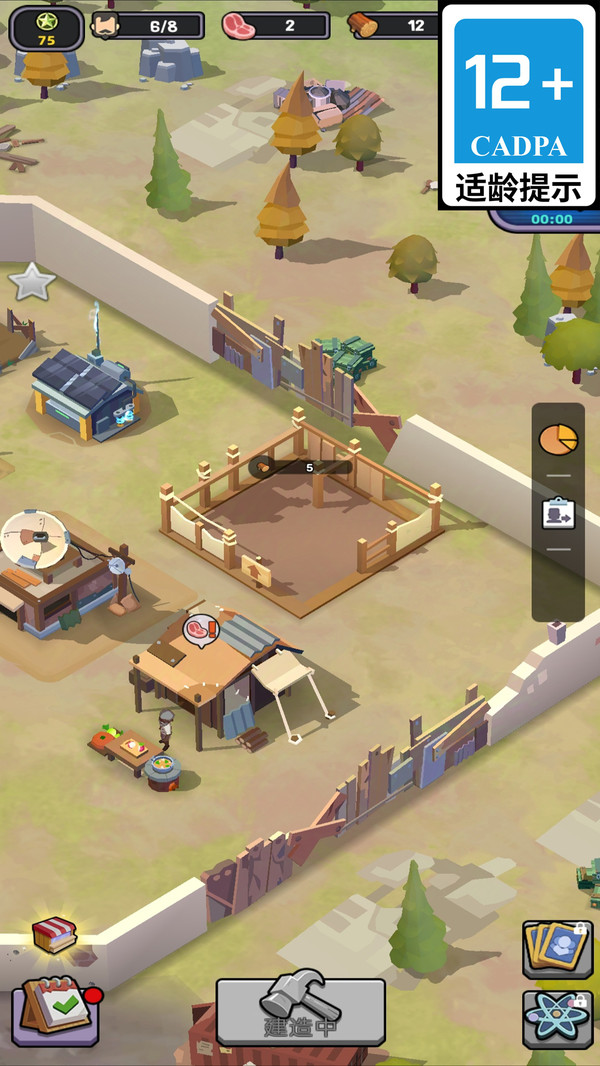Tap the 建造中 hammer build button
Screen dimensions: 600x1066
point(300,1011)
